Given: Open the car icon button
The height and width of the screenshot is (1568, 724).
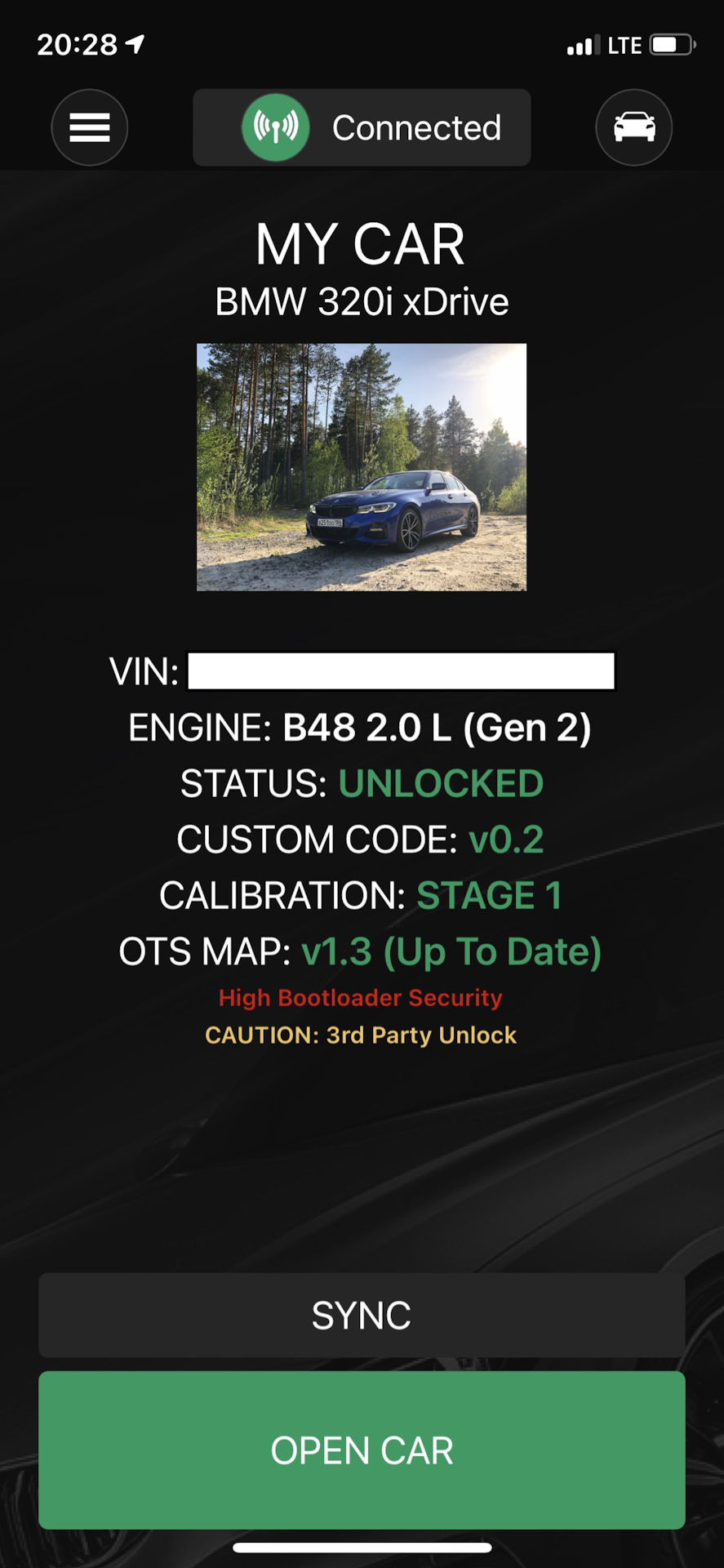Looking at the screenshot, I should [x=633, y=127].
